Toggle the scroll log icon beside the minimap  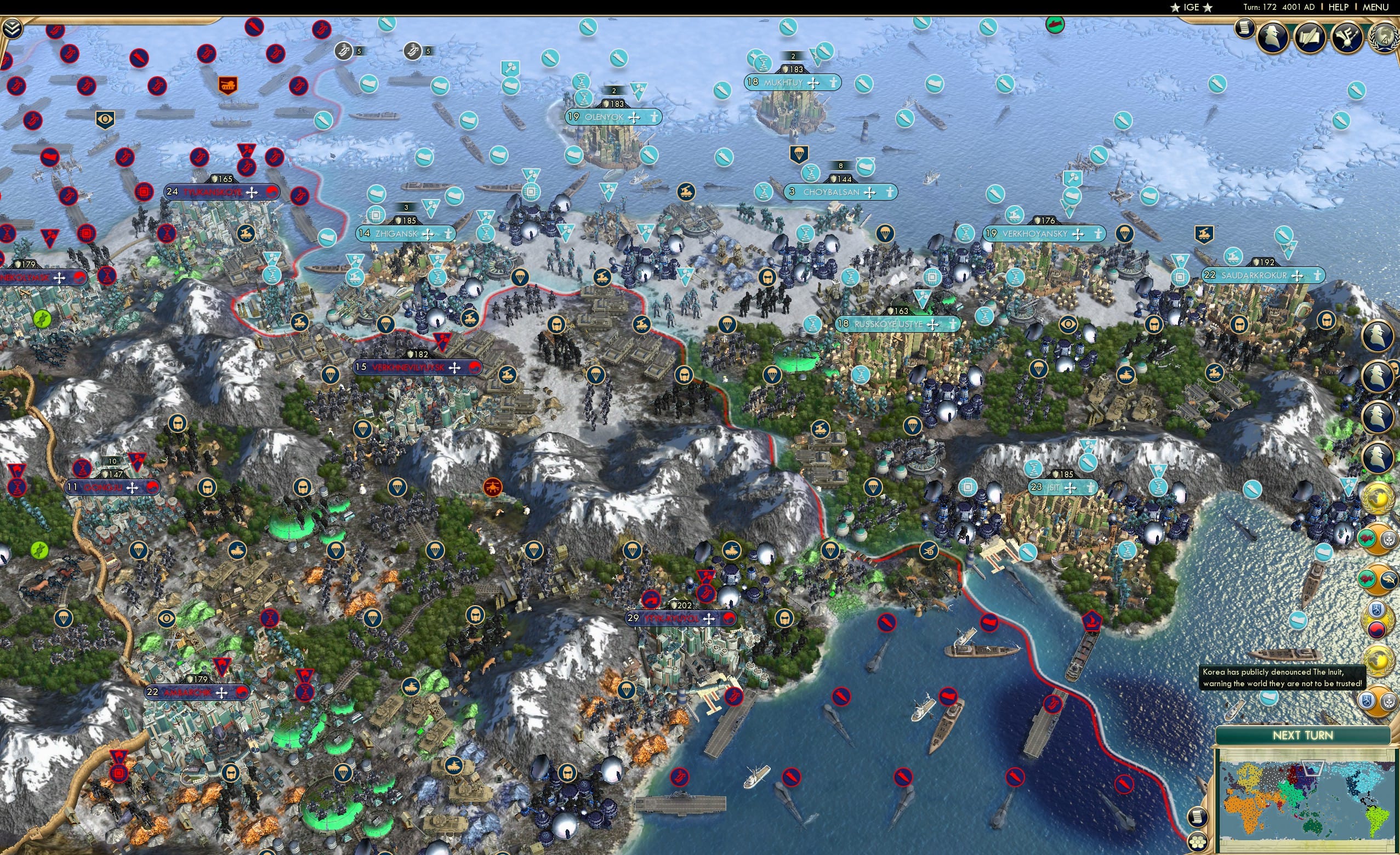tap(1200, 817)
